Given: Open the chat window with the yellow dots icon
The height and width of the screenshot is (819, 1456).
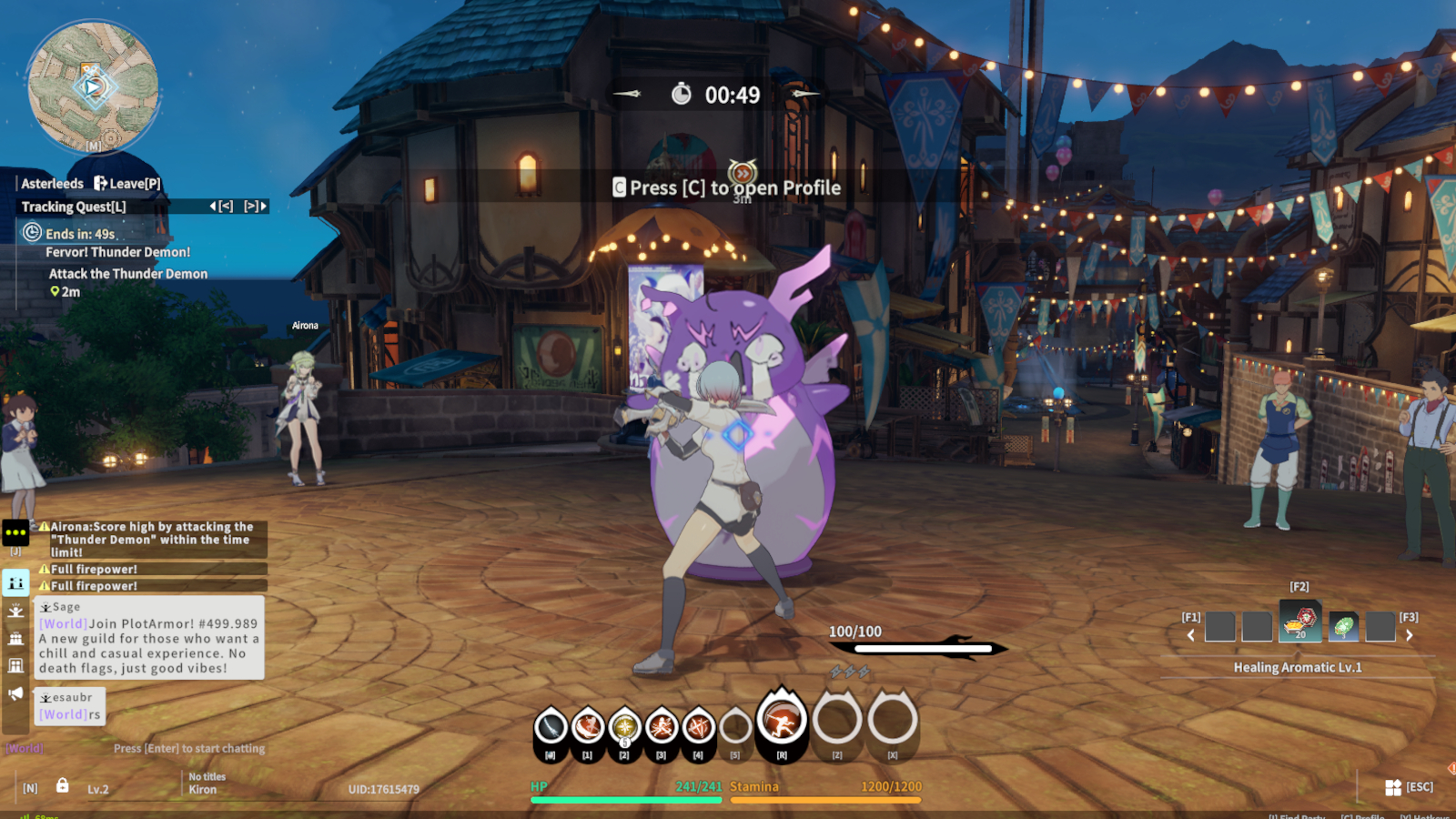Looking at the screenshot, I should click(16, 532).
